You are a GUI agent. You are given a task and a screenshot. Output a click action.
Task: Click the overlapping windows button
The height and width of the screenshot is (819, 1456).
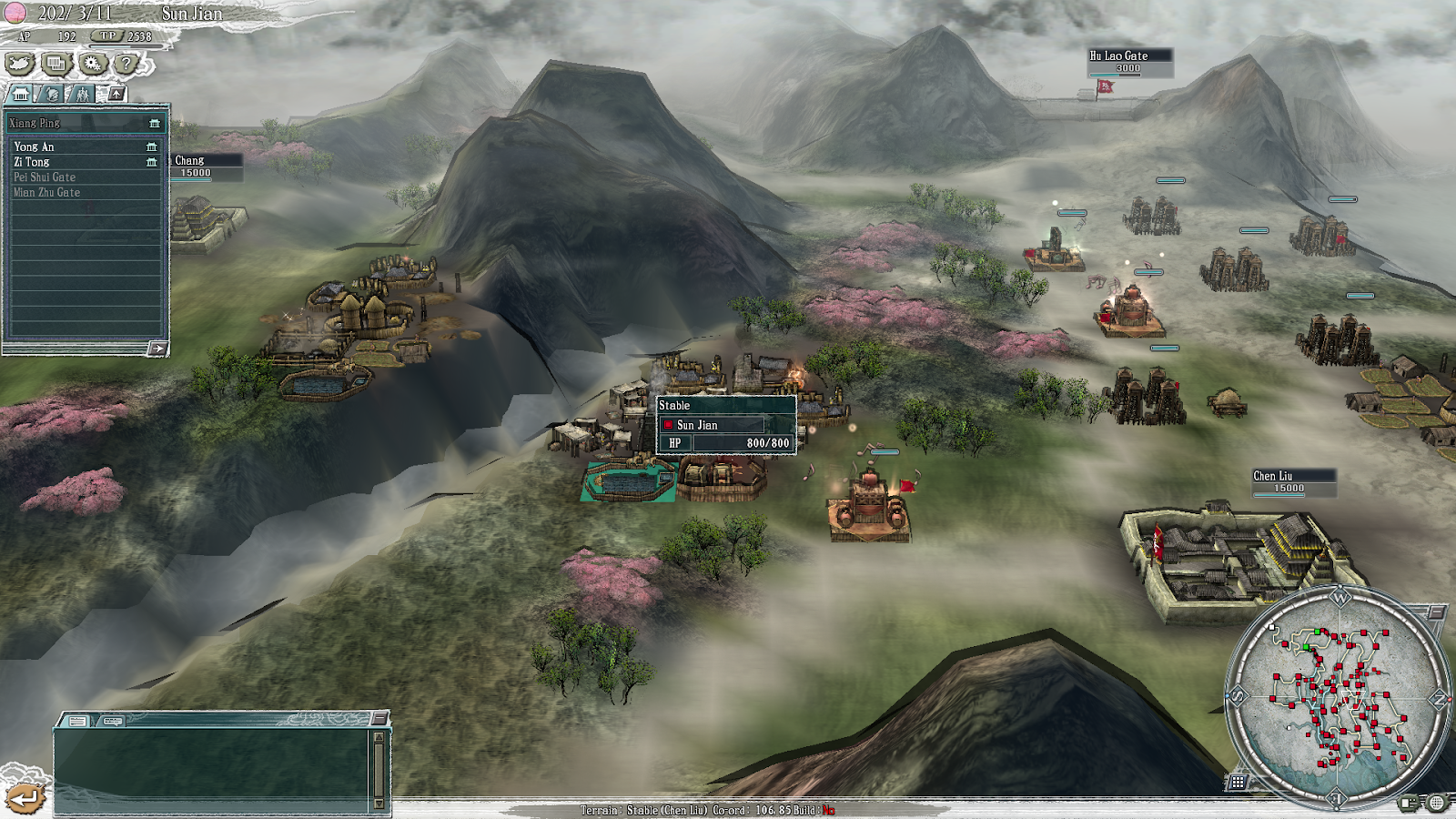[56, 64]
